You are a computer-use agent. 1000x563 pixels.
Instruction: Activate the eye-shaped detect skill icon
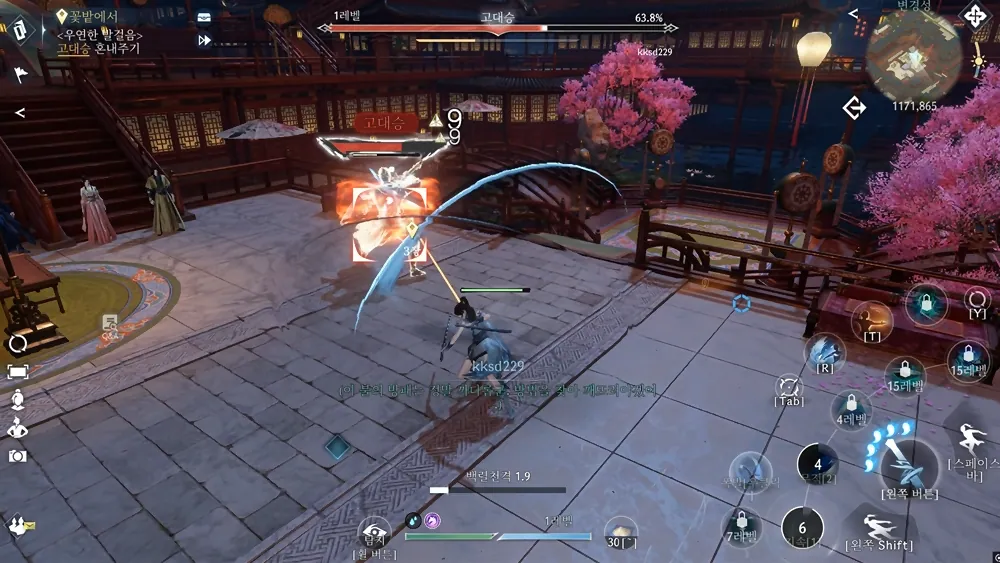[x=374, y=533]
